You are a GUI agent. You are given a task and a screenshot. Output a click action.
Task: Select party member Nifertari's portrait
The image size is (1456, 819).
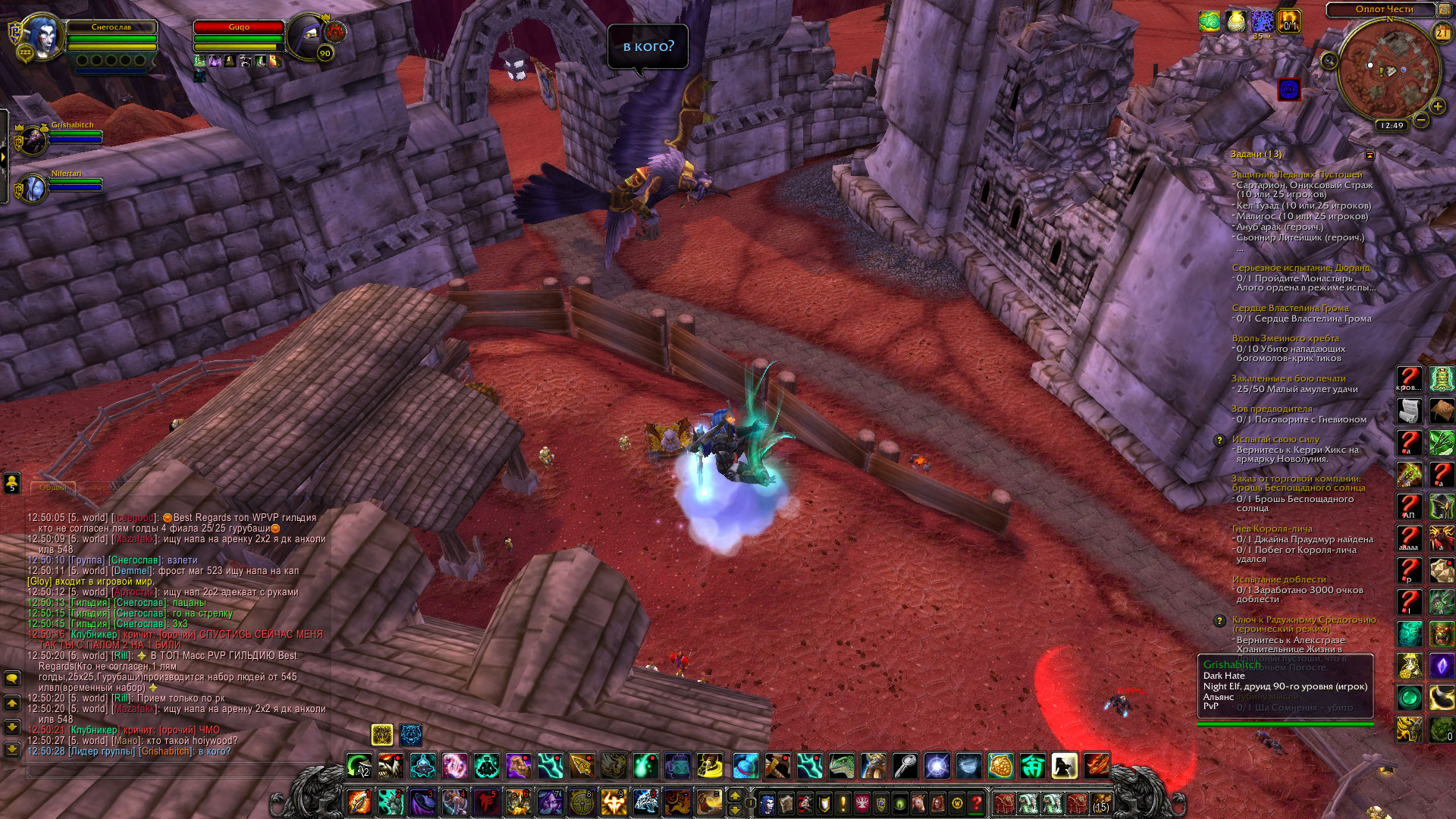(x=33, y=188)
